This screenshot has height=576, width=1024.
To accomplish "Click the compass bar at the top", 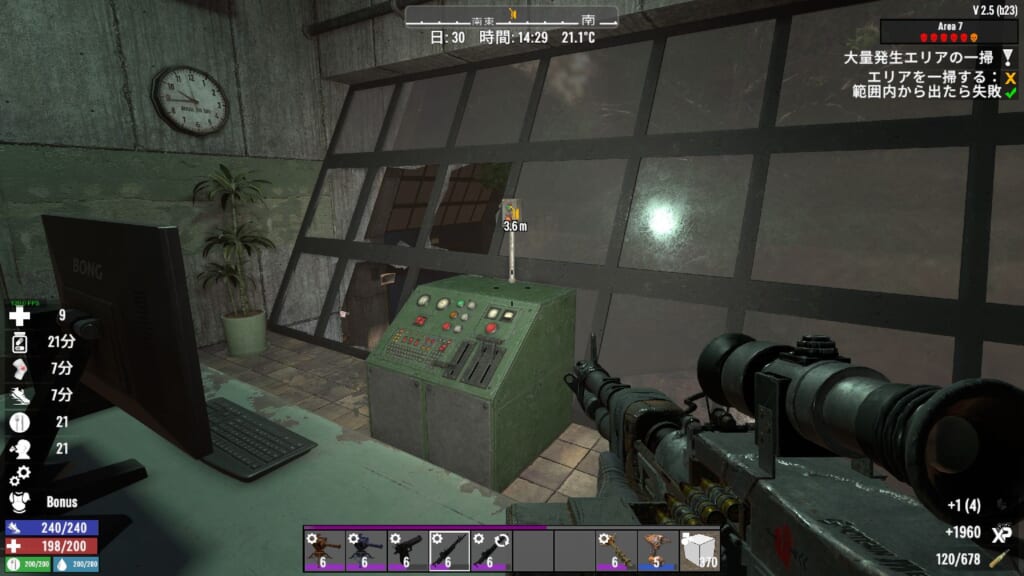I will pos(511,17).
